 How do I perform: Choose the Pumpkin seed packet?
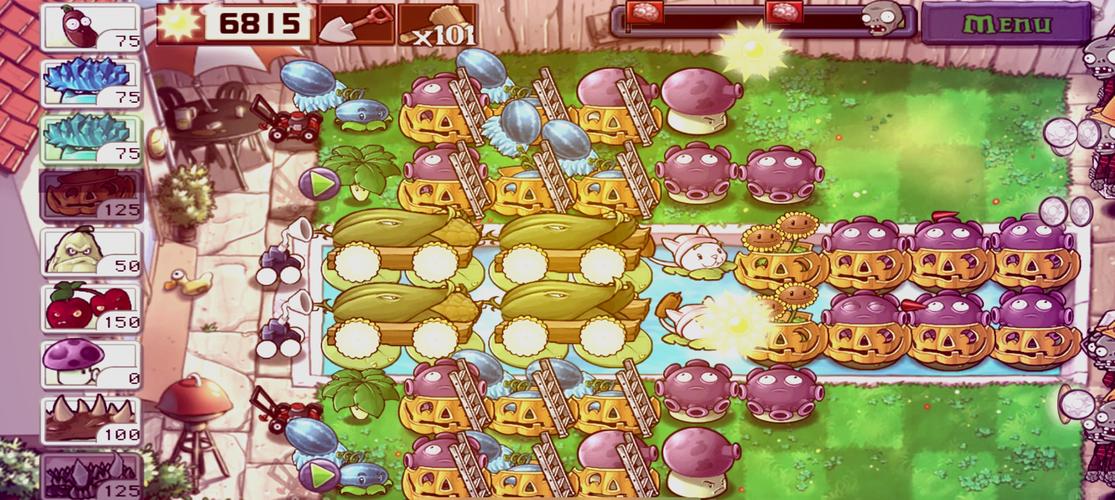(91, 195)
